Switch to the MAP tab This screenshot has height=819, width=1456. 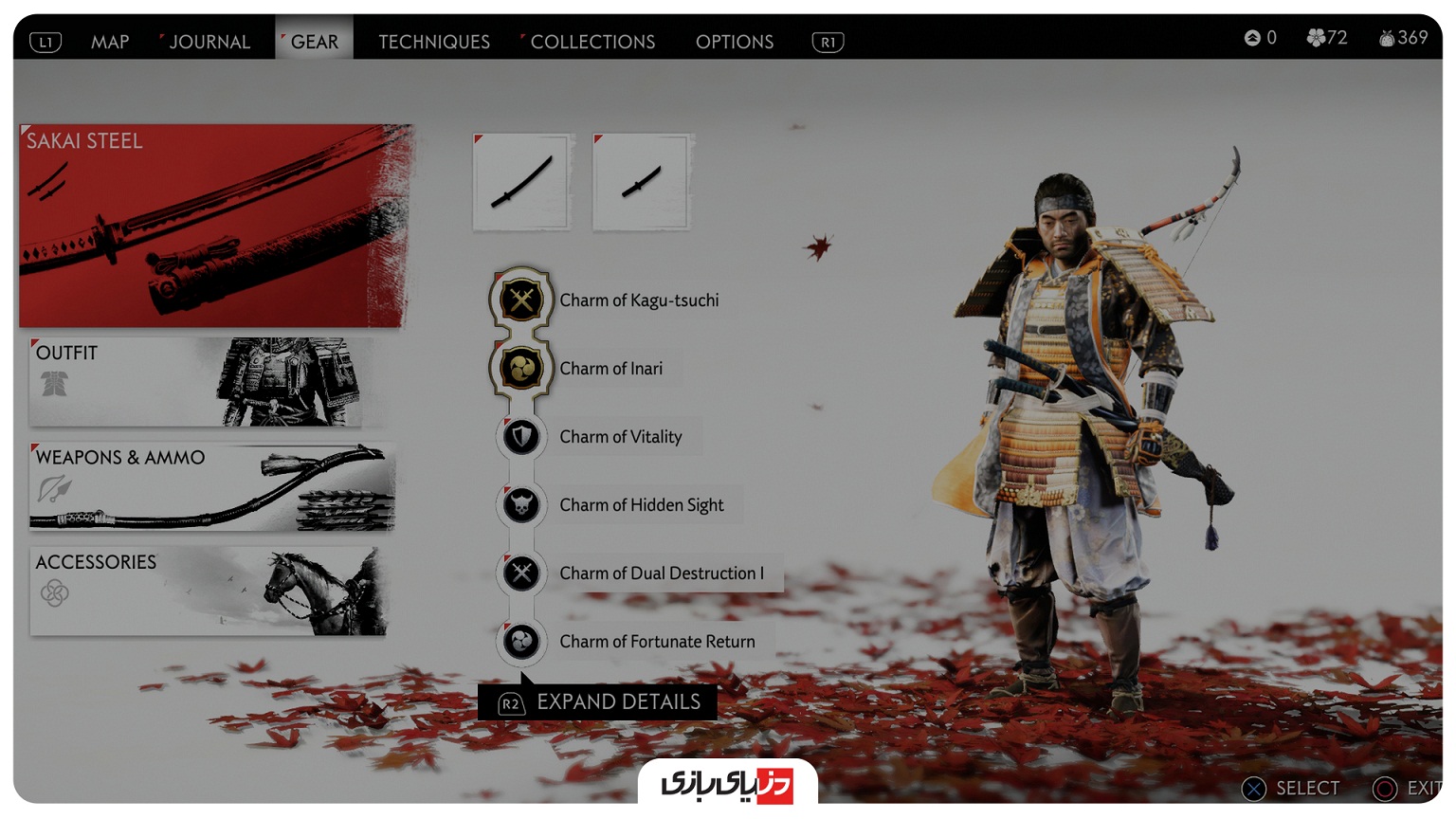(x=110, y=41)
